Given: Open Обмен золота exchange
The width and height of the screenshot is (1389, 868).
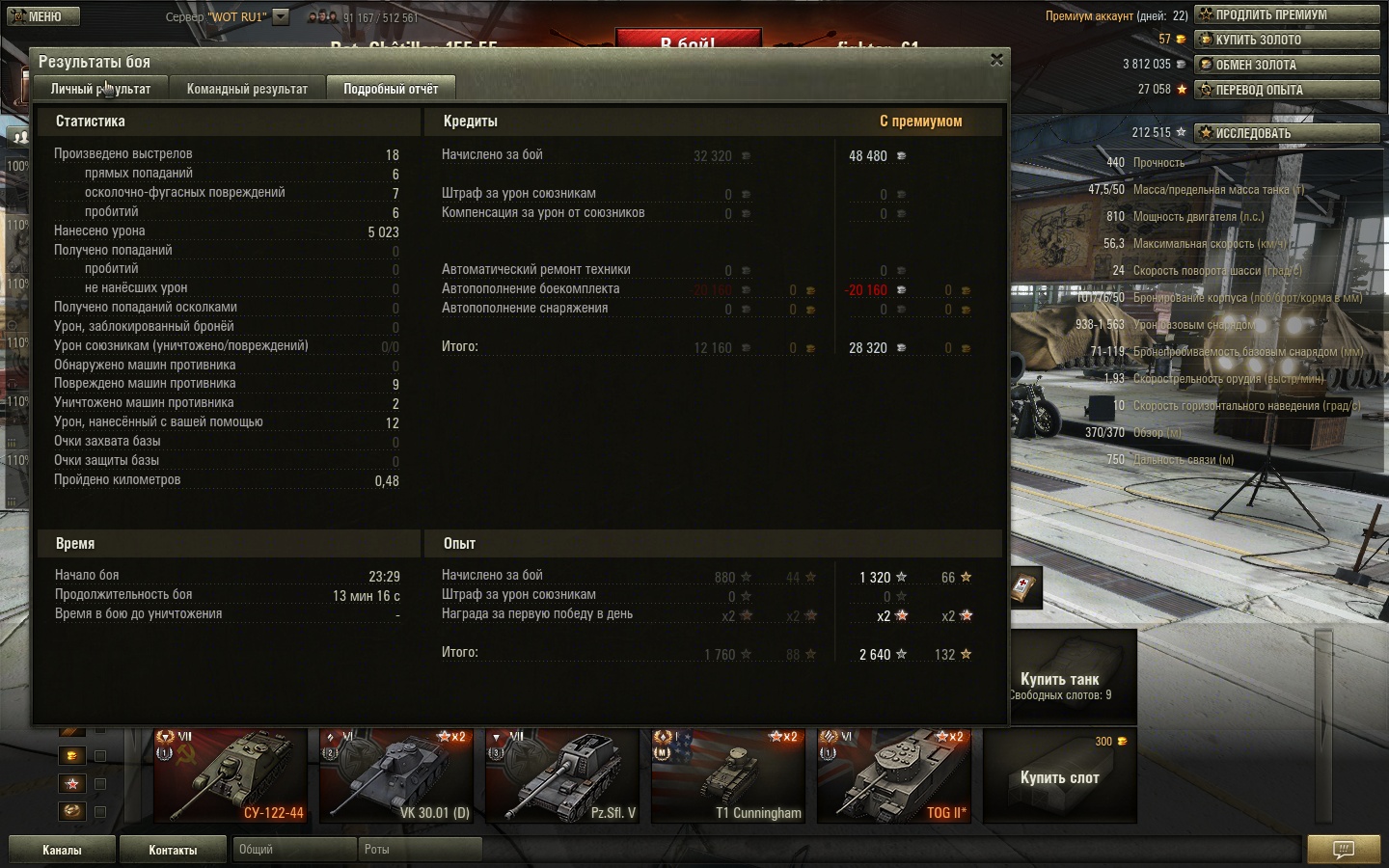Looking at the screenshot, I should 1287,65.
